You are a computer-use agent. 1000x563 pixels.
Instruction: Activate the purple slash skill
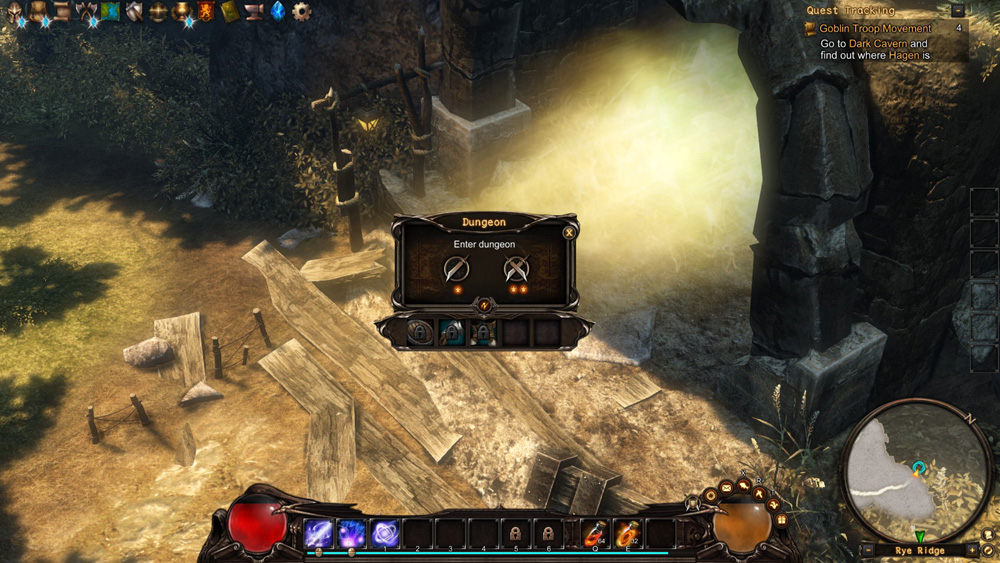pos(320,533)
